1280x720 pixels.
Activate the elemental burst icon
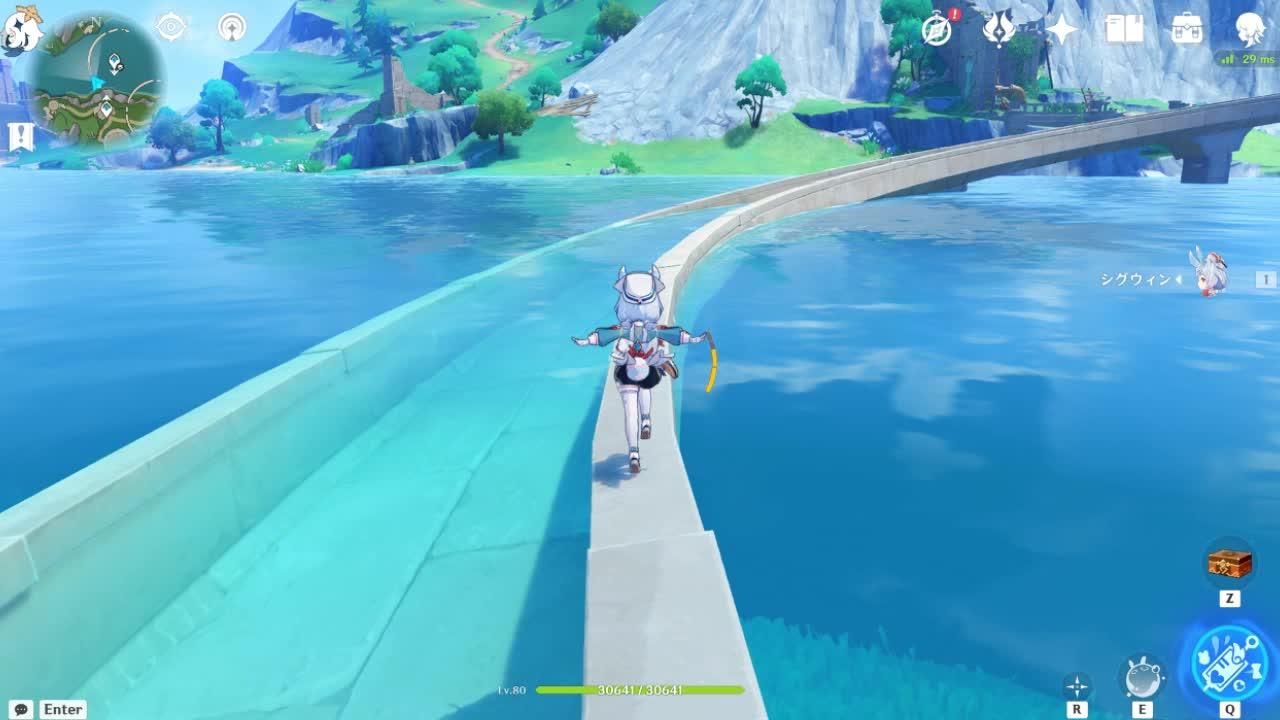[1229, 664]
